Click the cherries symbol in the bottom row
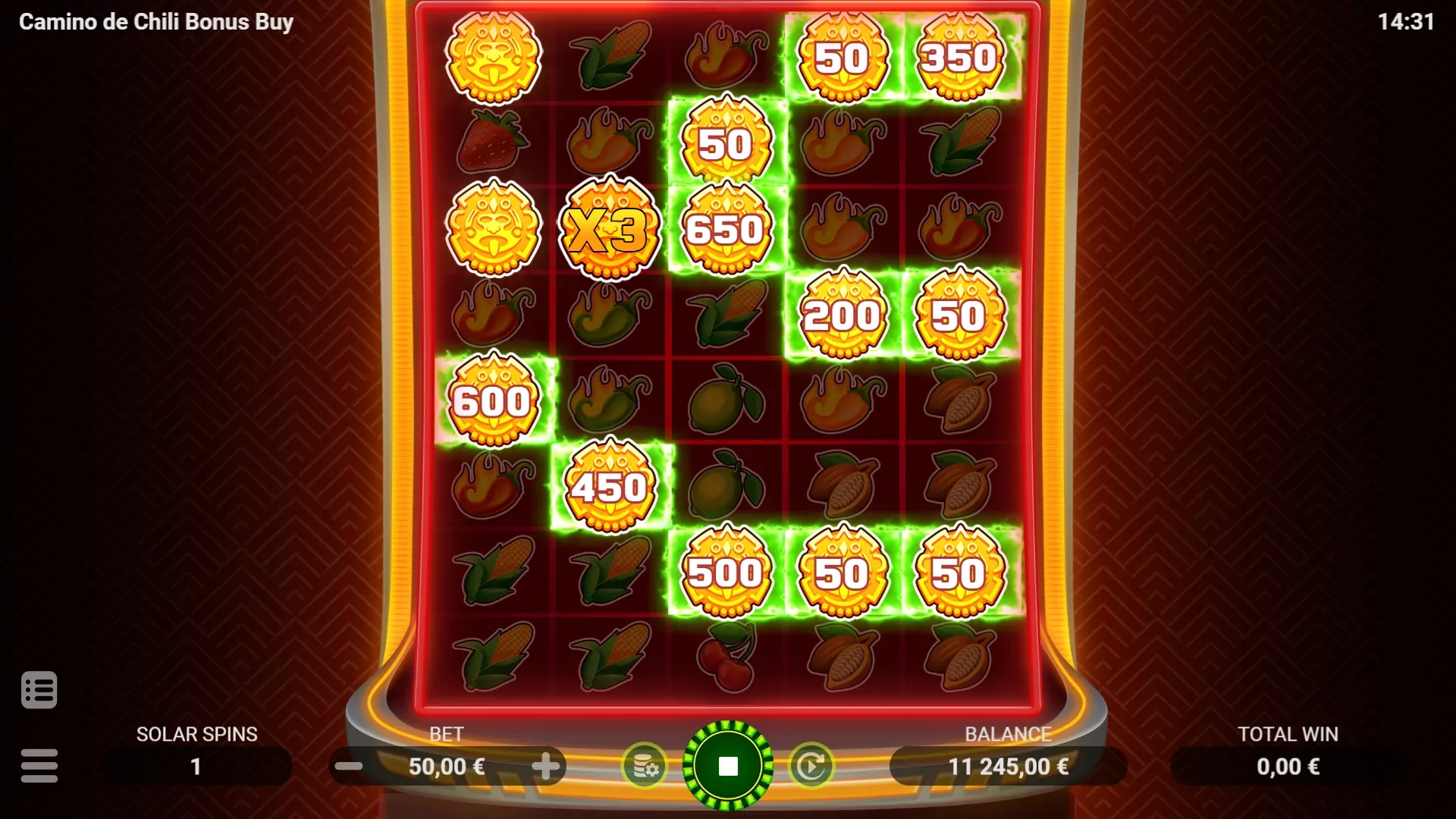This screenshot has width=1456, height=819. (x=724, y=658)
